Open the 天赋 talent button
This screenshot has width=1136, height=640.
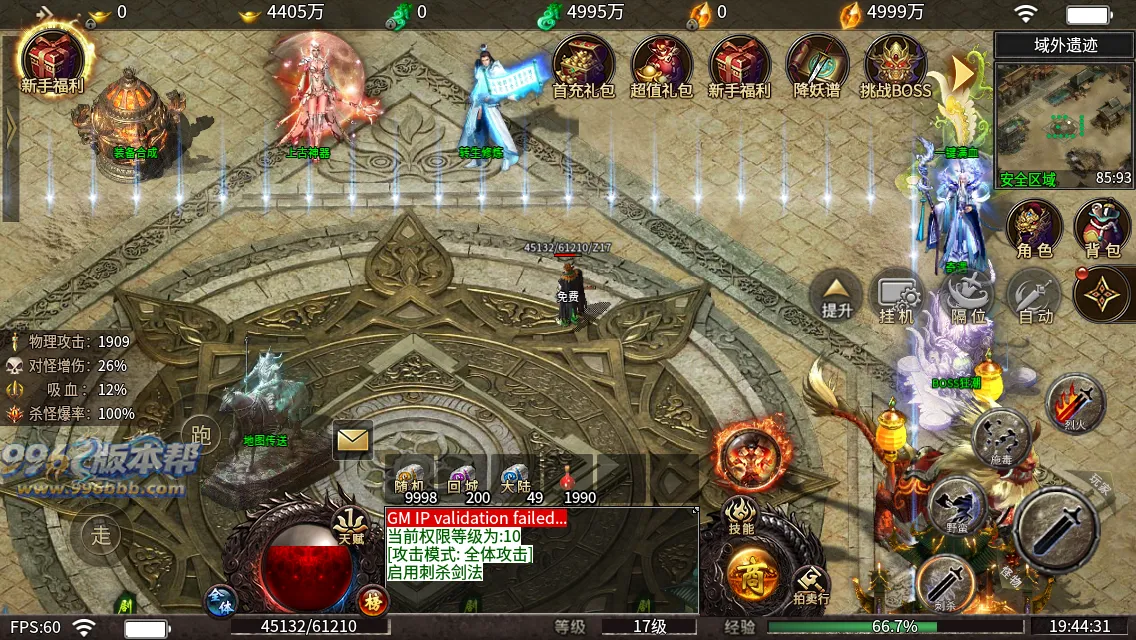click(x=350, y=524)
